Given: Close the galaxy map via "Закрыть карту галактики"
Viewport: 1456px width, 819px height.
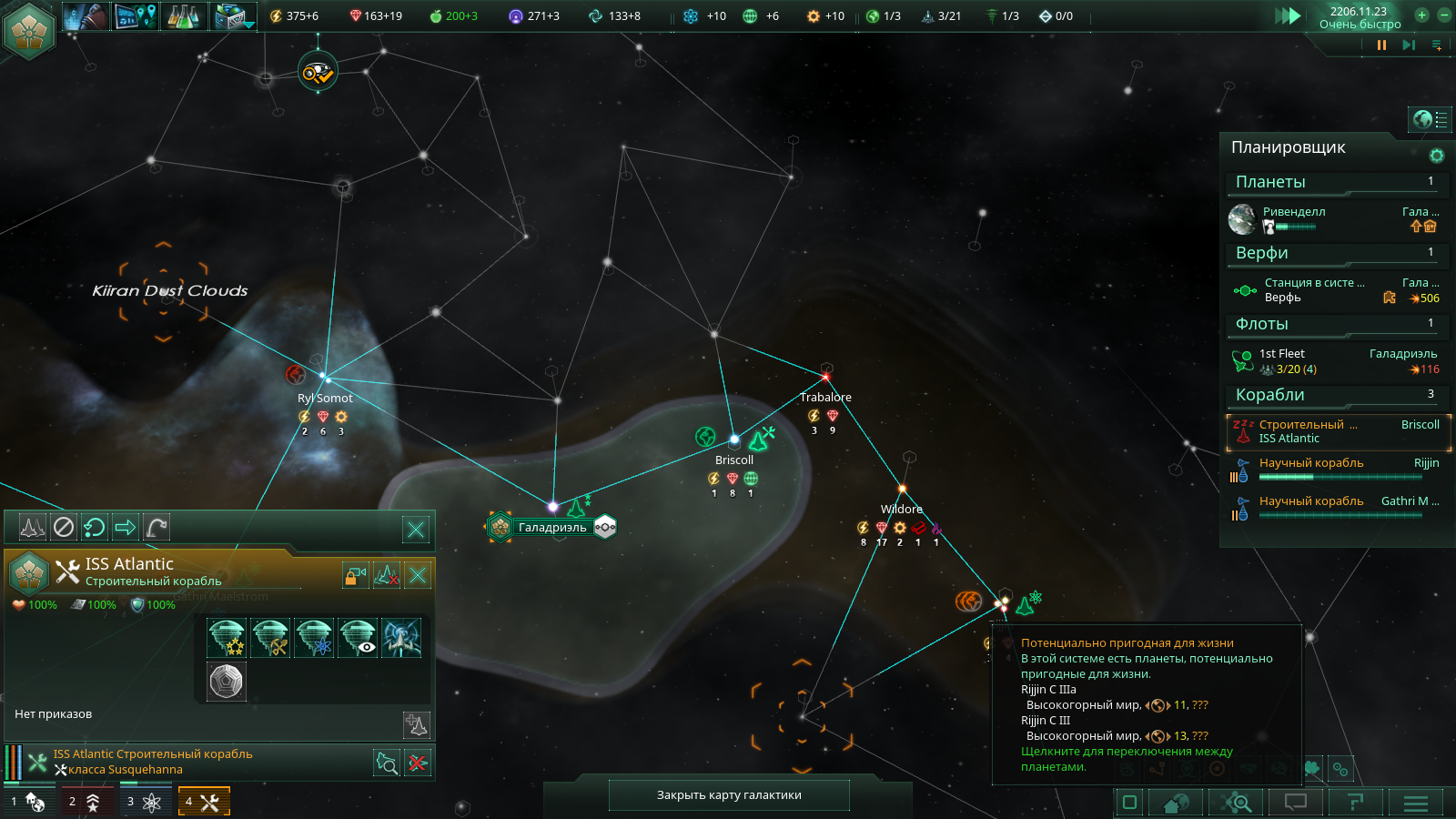Looking at the screenshot, I should [729, 794].
